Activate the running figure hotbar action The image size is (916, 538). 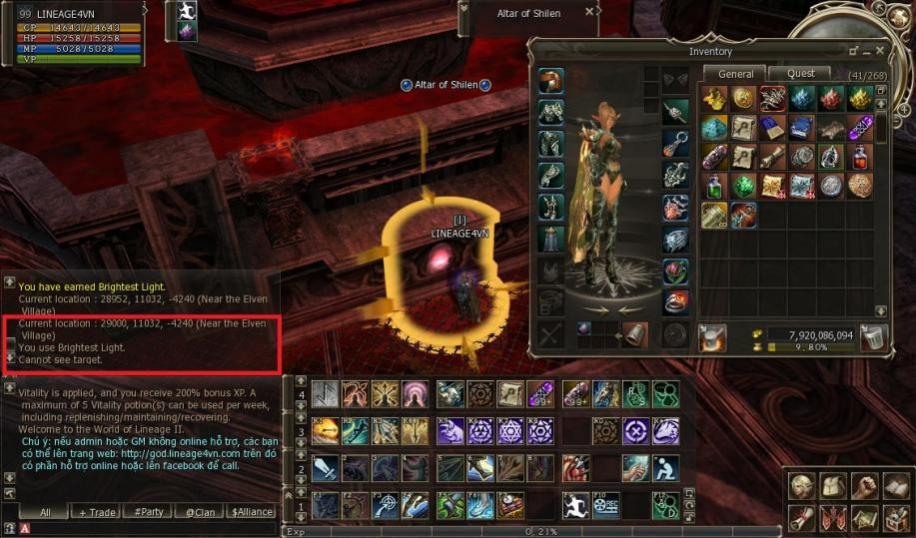coord(574,504)
